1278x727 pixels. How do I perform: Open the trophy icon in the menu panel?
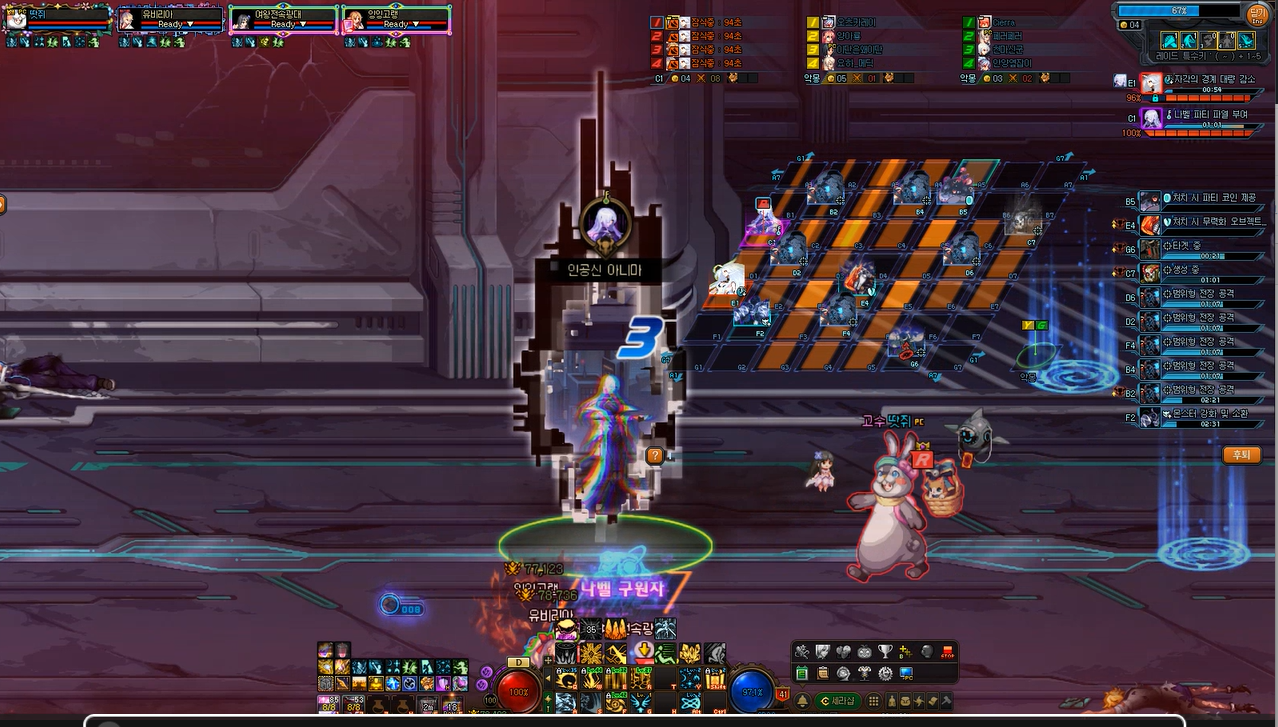pyautogui.click(x=884, y=652)
